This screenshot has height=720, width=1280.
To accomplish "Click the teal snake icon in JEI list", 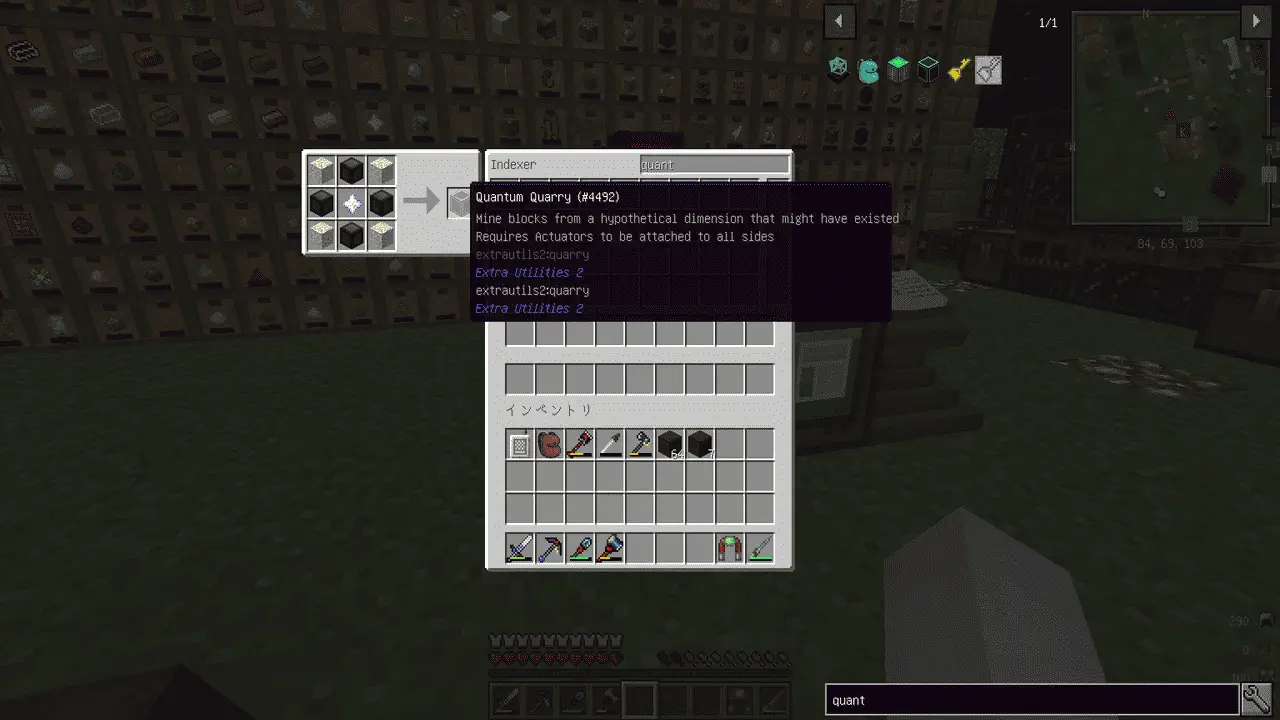I will (x=868, y=70).
